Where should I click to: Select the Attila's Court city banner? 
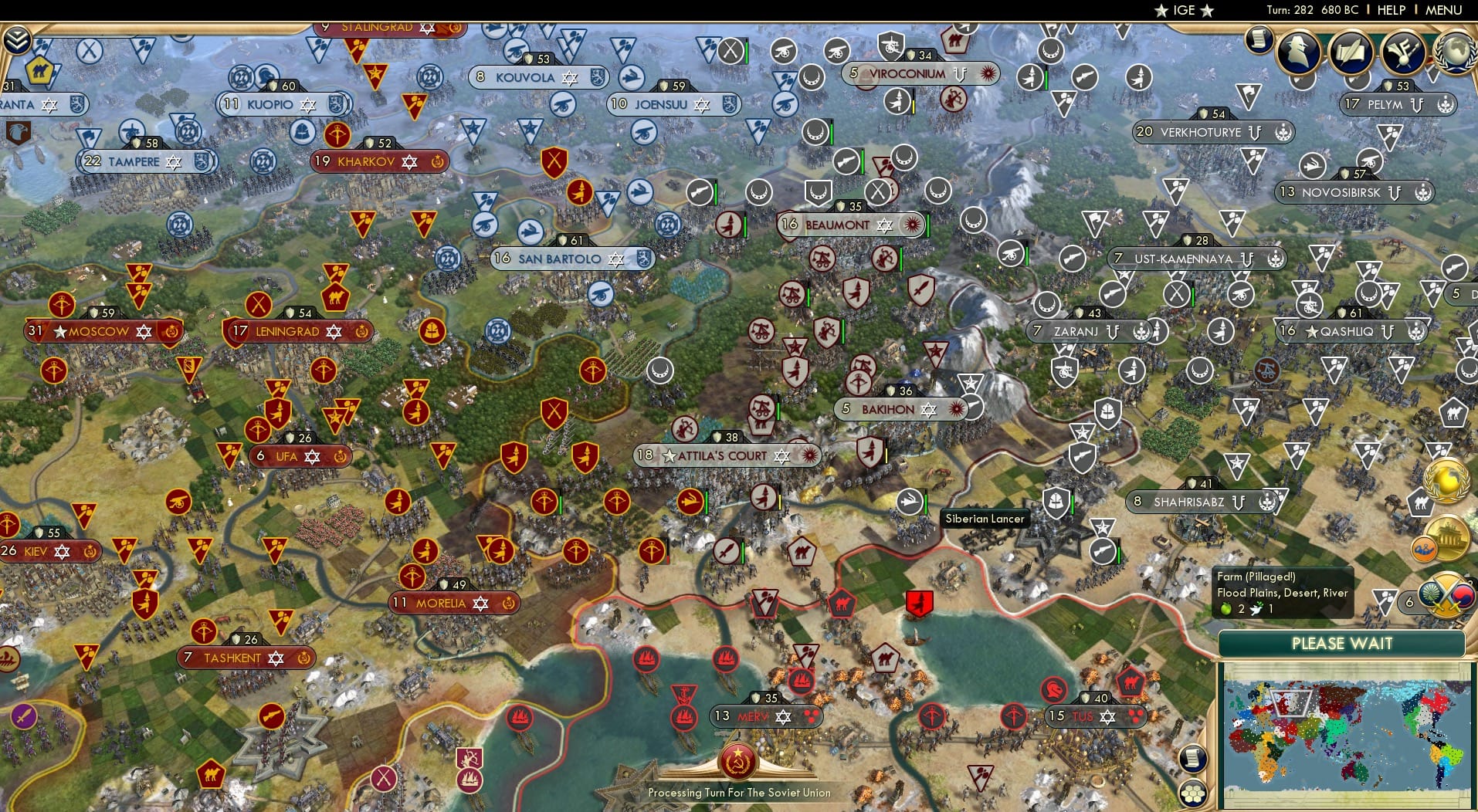click(720, 455)
